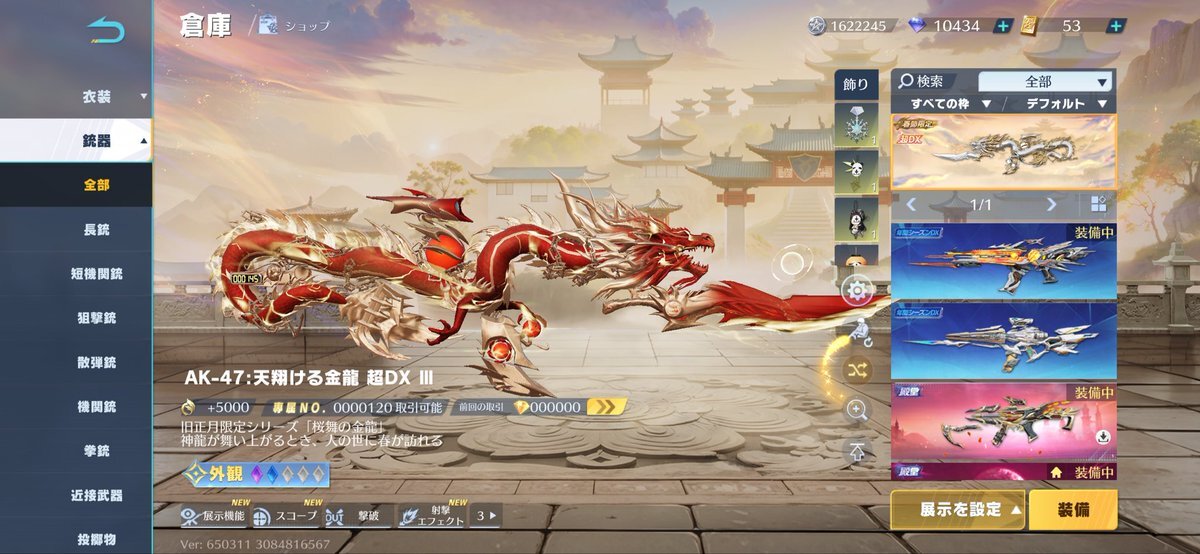This screenshot has width=1200, height=554.
Task: Open the 全部 filter dropdown
Action: click(1045, 81)
